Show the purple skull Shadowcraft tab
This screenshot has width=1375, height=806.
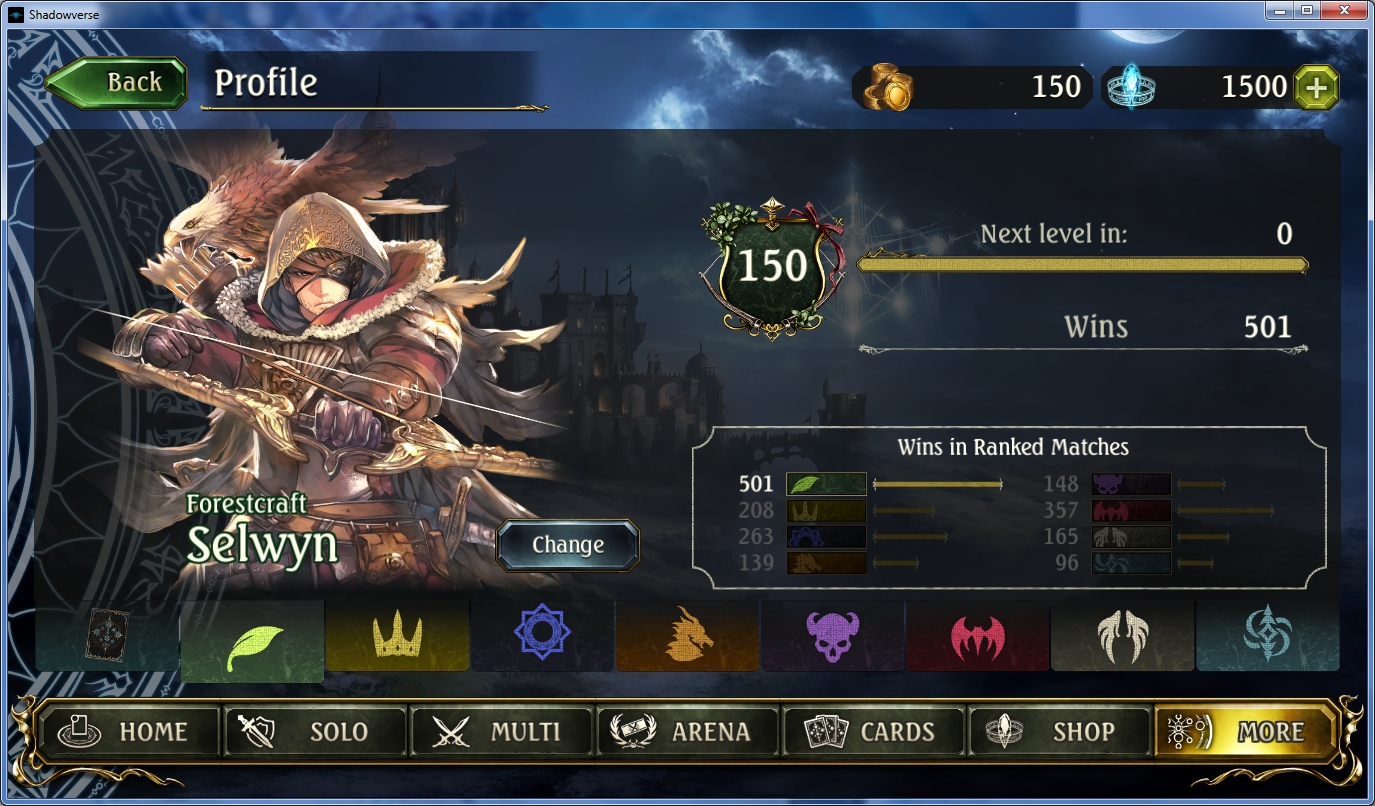point(832,636)
